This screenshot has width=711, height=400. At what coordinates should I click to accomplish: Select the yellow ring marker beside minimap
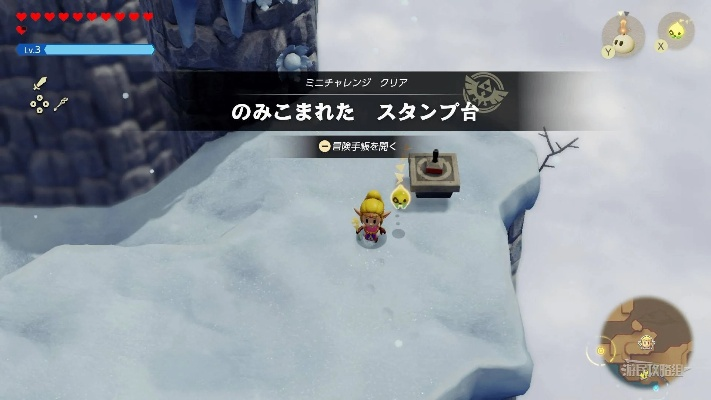pyautogui.click(x=601, y=350)
